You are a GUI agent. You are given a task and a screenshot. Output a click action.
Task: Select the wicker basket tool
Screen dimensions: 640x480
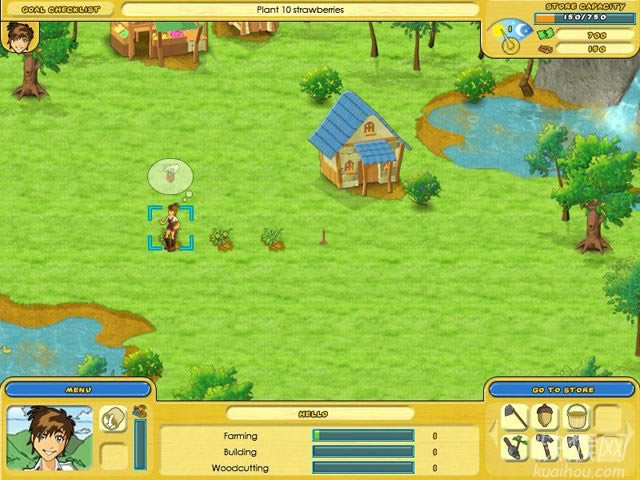(x=576, y=417)
